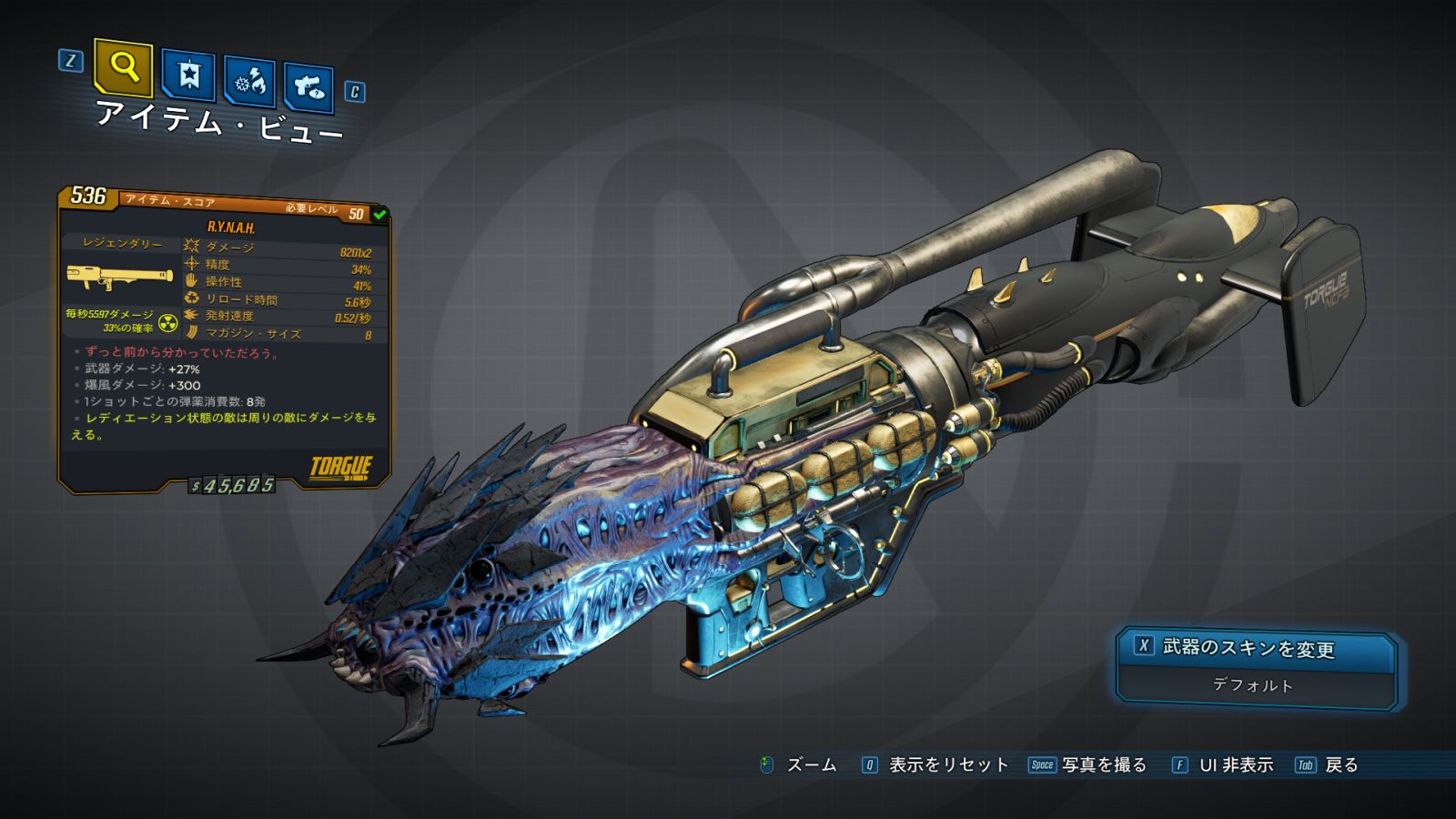Go back with the 戻る option
This screenshot has width=1456, height=819.
pyautogui.click(x=1328, y=765)
